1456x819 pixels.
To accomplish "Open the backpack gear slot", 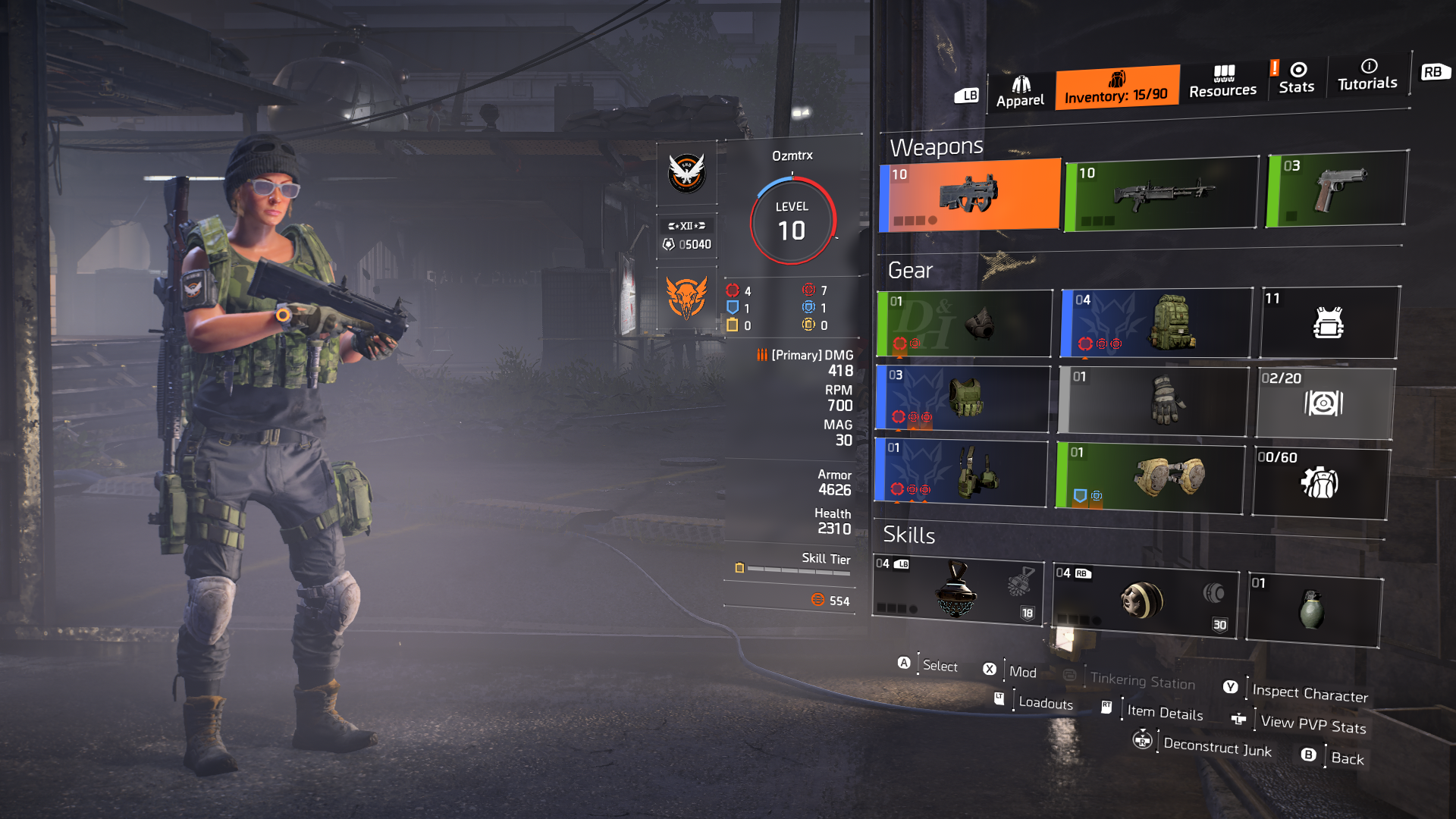I will coord(1156,322).
